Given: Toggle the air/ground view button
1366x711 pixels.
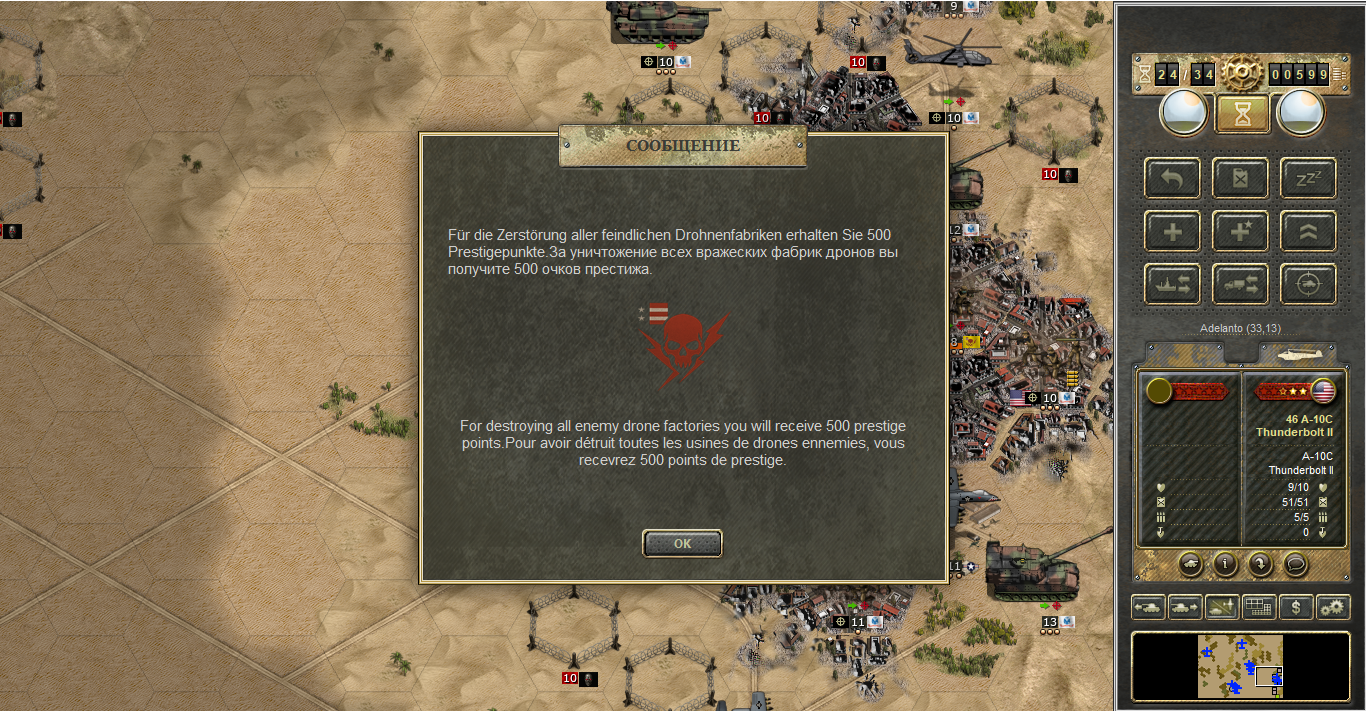Looking at the screenshot, I should click(x=1222, y=607).
